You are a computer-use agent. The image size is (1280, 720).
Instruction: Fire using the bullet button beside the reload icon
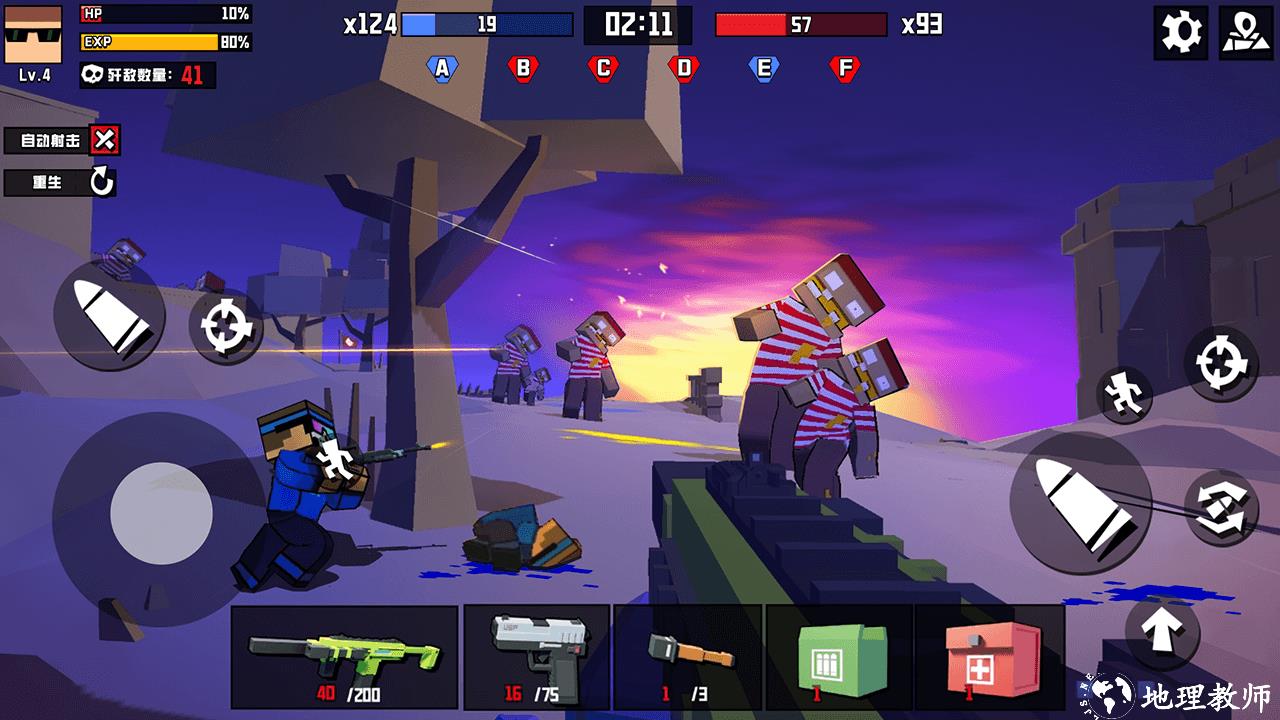tap(1079, 503)
